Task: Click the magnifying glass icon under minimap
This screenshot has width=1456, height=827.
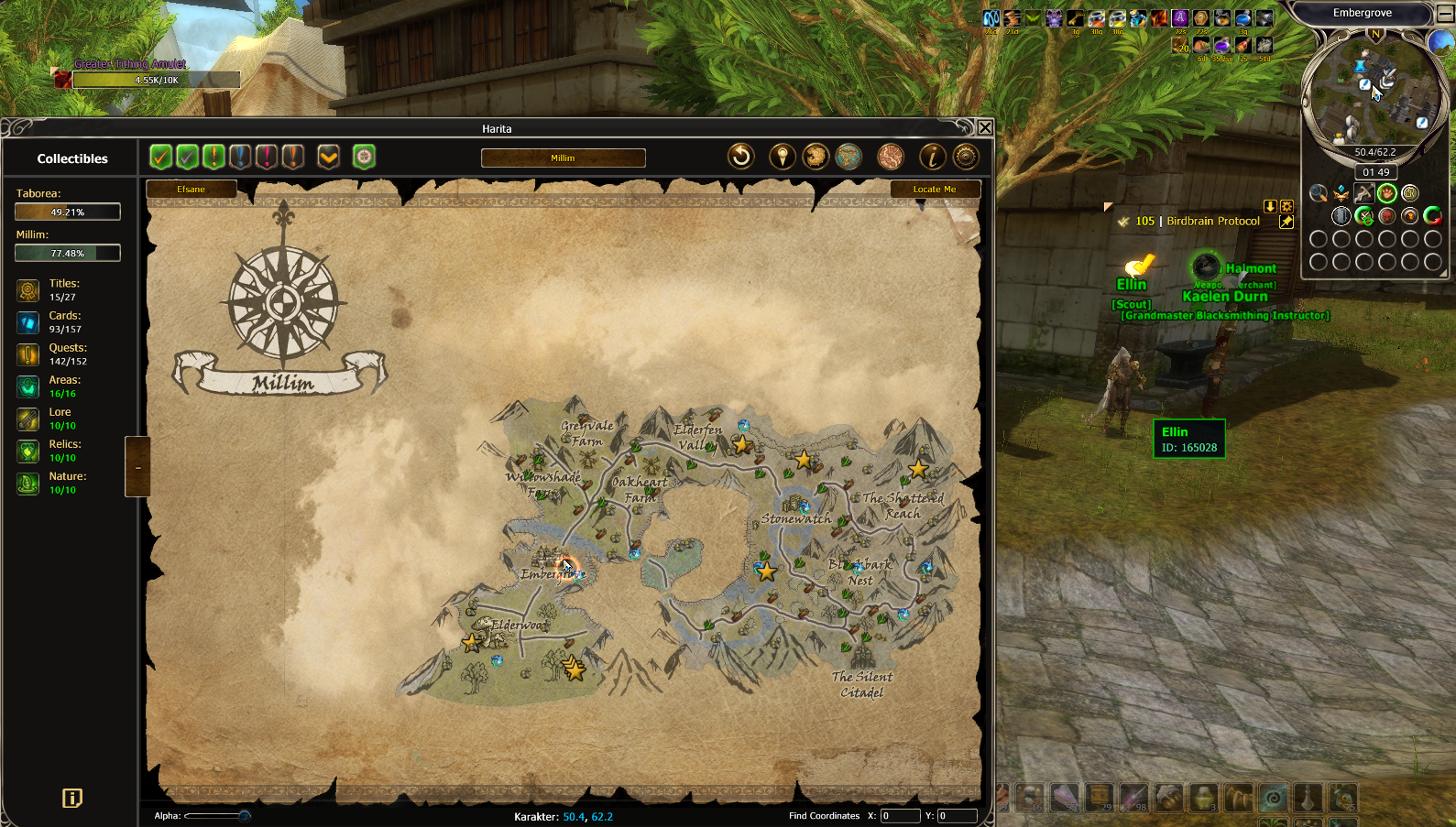Action: (x=1318, y=192)
